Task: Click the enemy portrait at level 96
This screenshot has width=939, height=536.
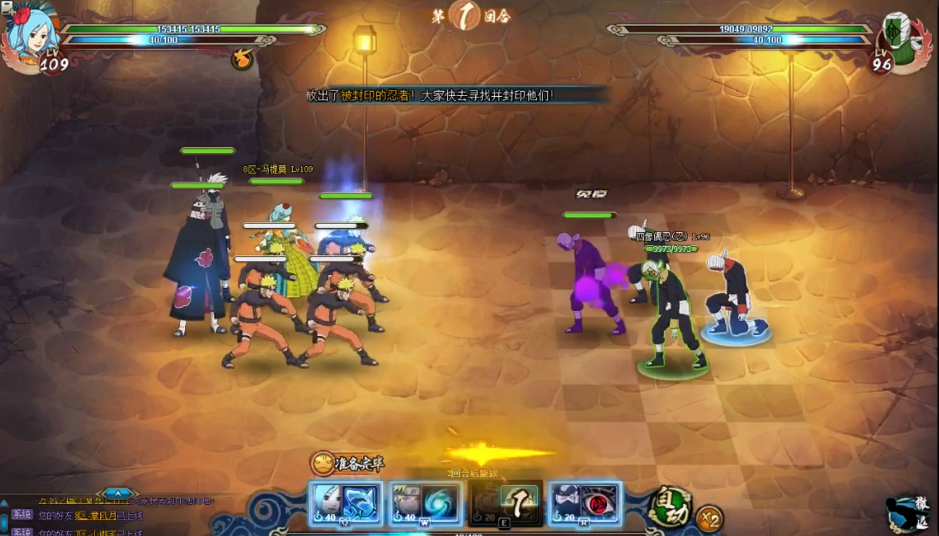Action: click(x=903, y=40)
